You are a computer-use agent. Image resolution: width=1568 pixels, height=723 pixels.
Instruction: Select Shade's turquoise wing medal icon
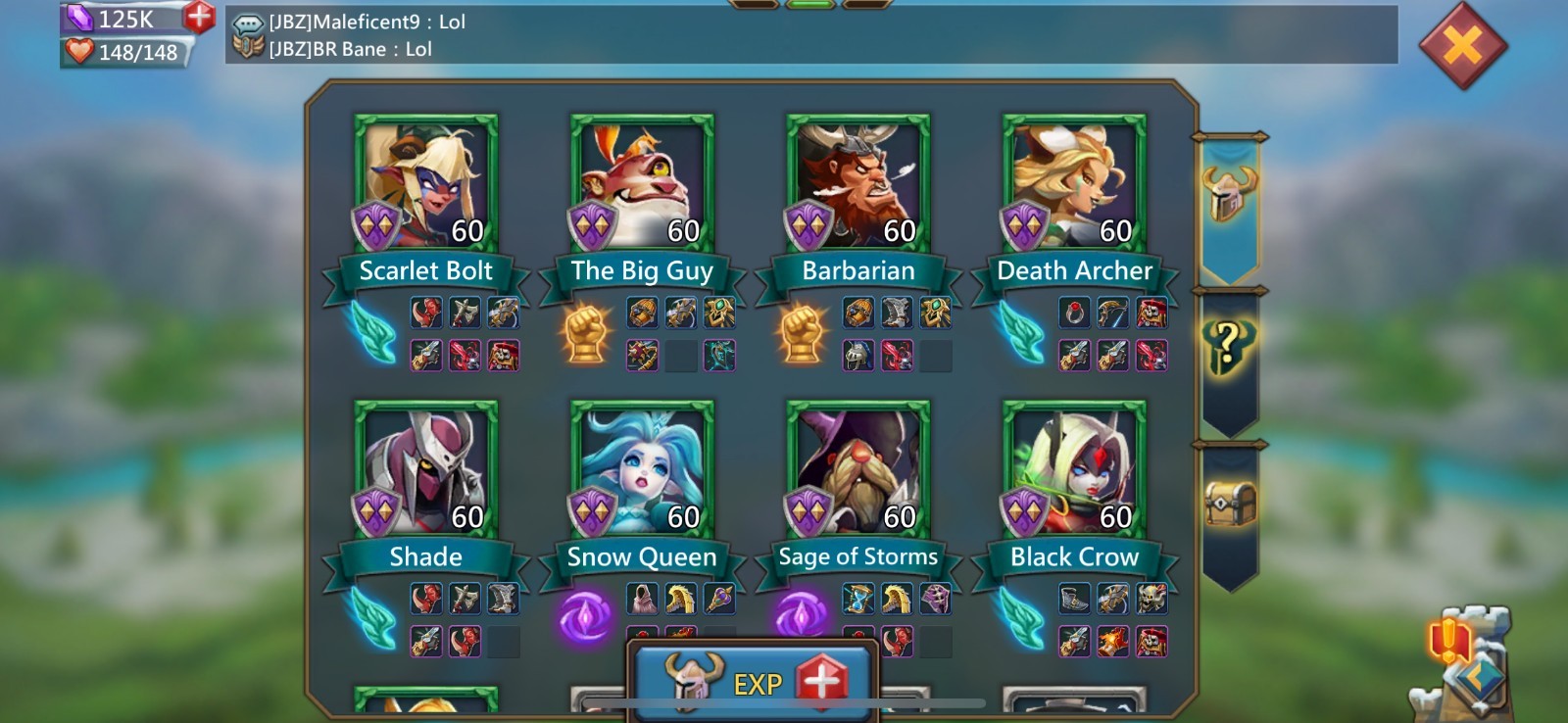tap(373, 618)
